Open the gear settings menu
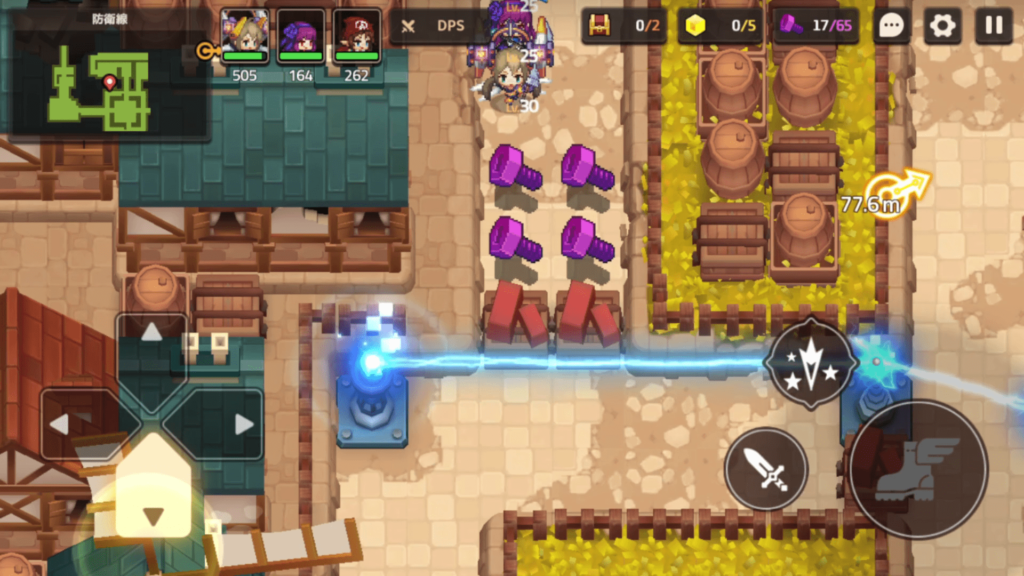 [942, 26]
